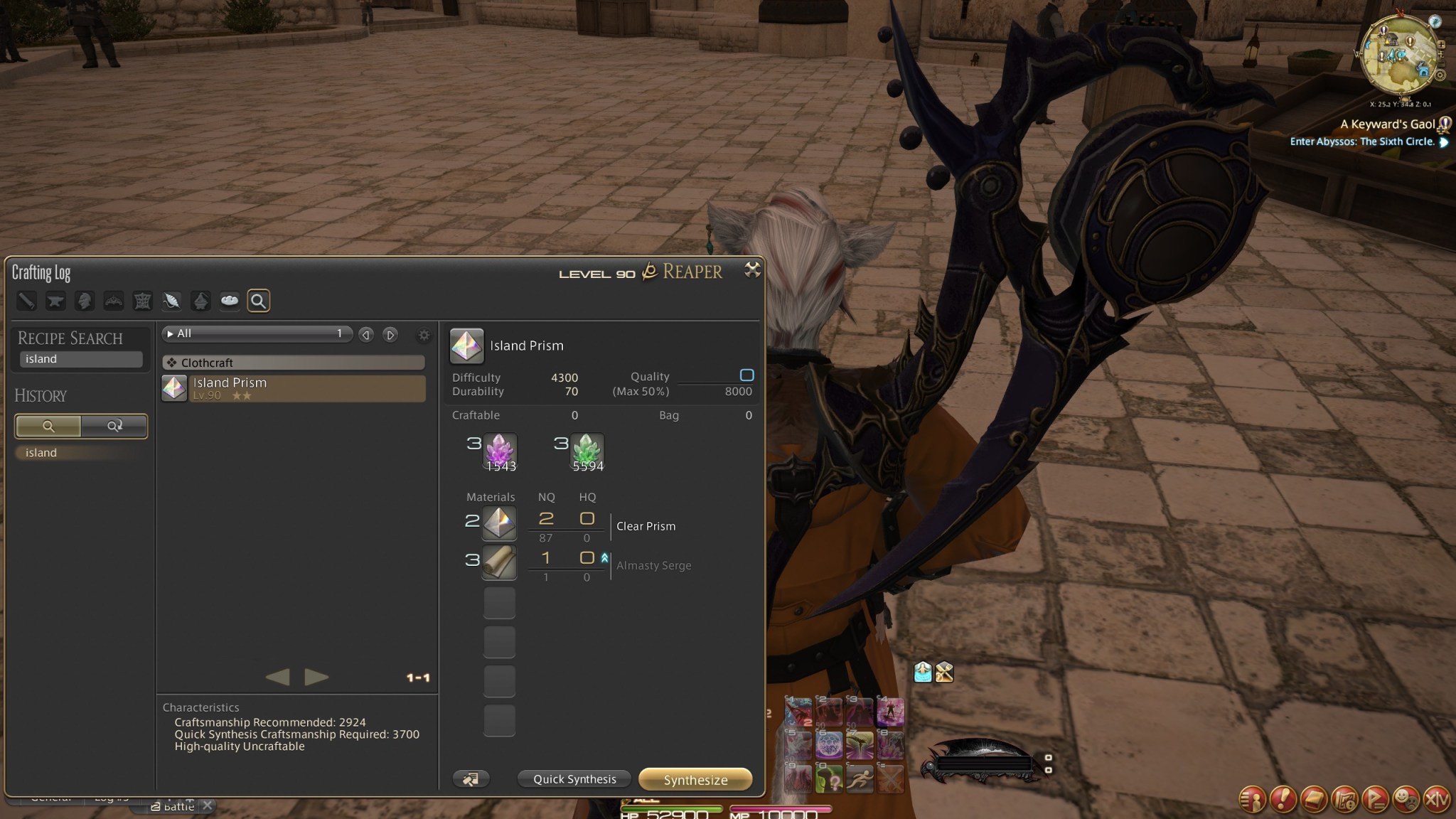The height and width of the screenshot is (819, 1456).
Task: Click the Sprint icon on the hotbar
Action: coord(860,780)
